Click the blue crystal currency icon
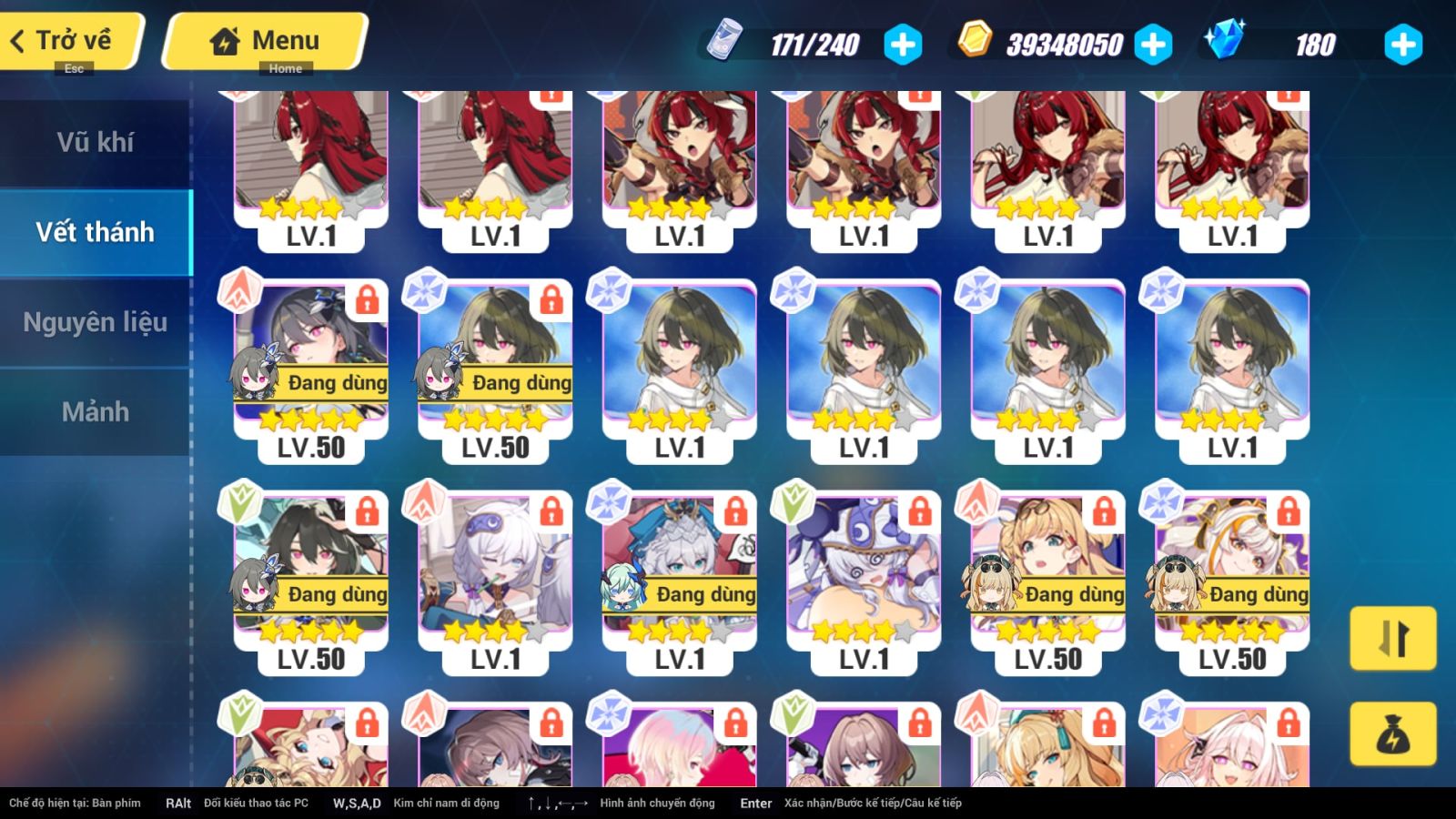Screen dimensions: 1456x819 click(1225, 40)
